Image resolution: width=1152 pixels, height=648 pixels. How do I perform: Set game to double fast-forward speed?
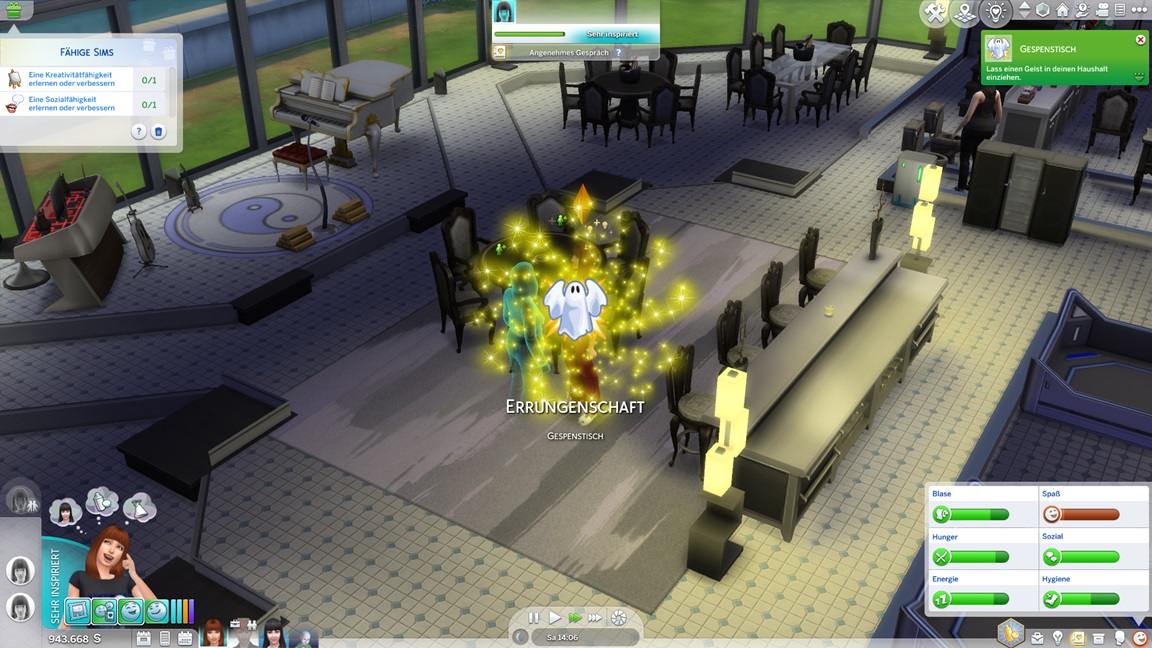pos(575,618)
